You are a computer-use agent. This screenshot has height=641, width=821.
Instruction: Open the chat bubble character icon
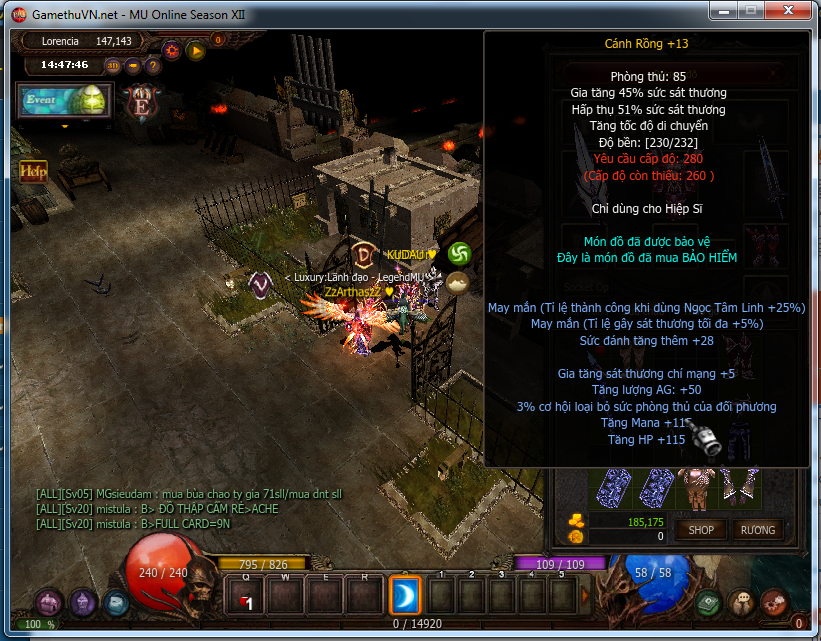(741, 603)
